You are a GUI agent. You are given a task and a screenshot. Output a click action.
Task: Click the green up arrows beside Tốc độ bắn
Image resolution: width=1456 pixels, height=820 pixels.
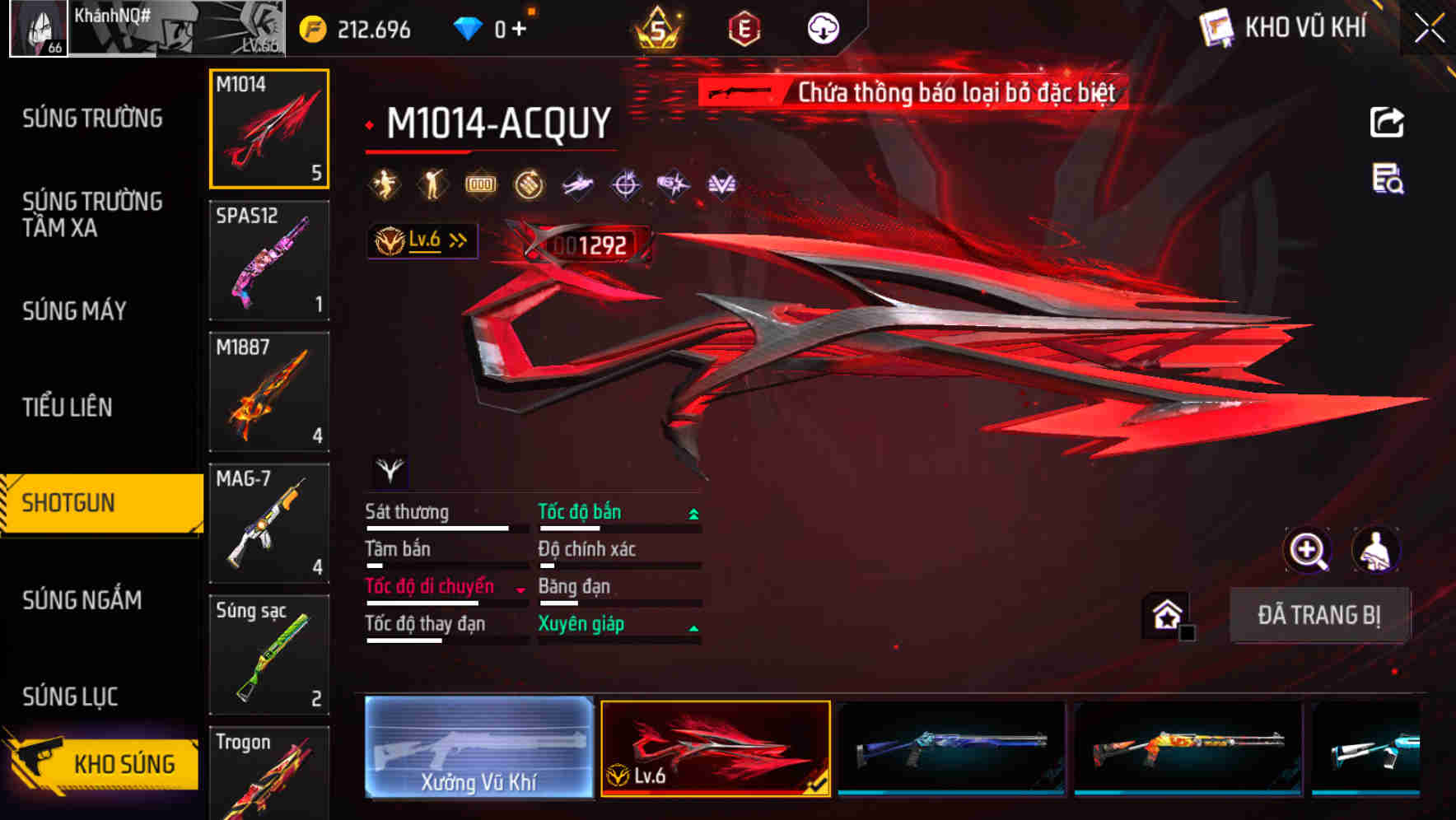coord(693,512)
